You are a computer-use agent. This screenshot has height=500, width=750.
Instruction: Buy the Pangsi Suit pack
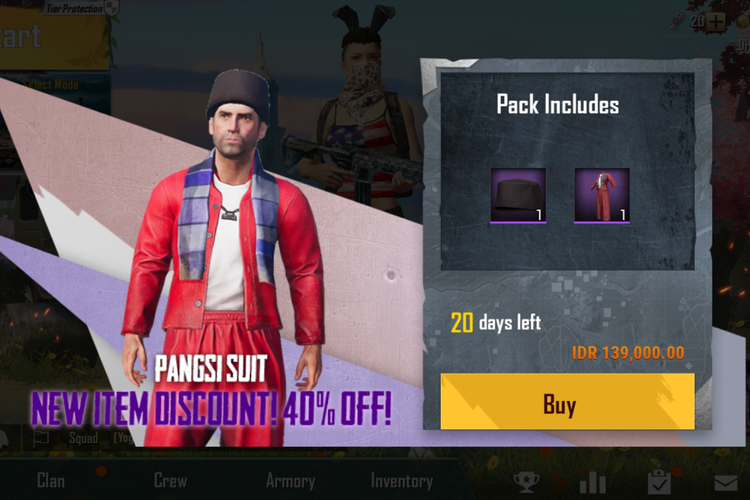[567, 402]
